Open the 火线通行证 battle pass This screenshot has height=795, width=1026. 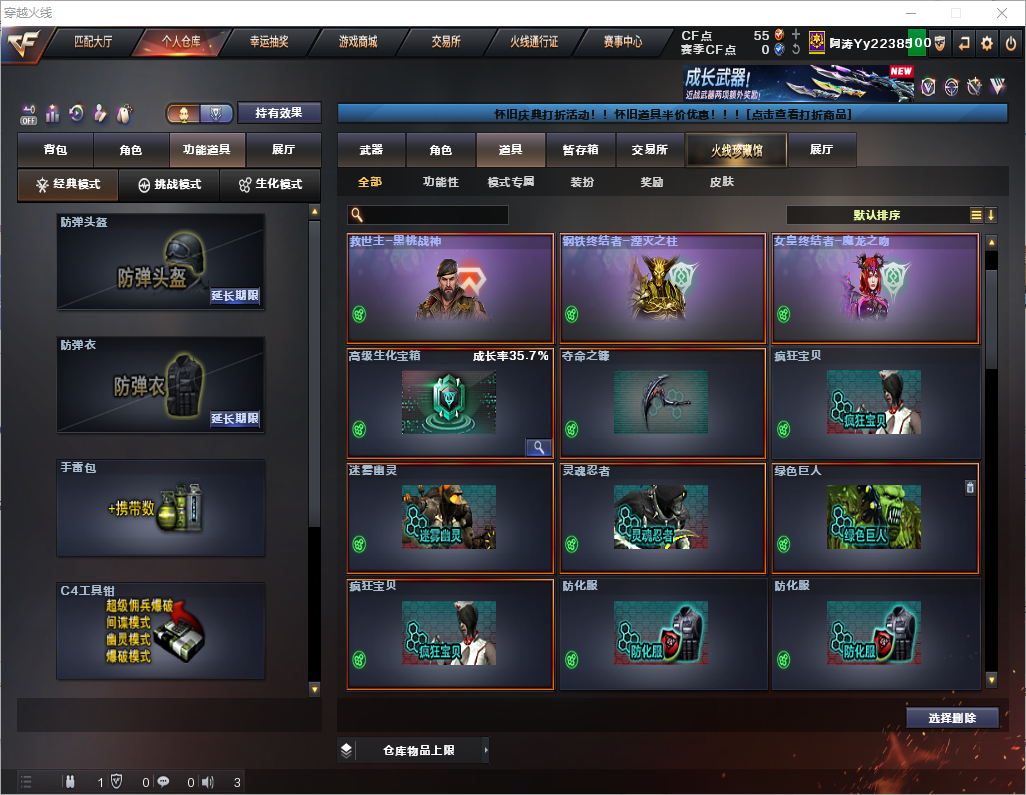[534, 42]
